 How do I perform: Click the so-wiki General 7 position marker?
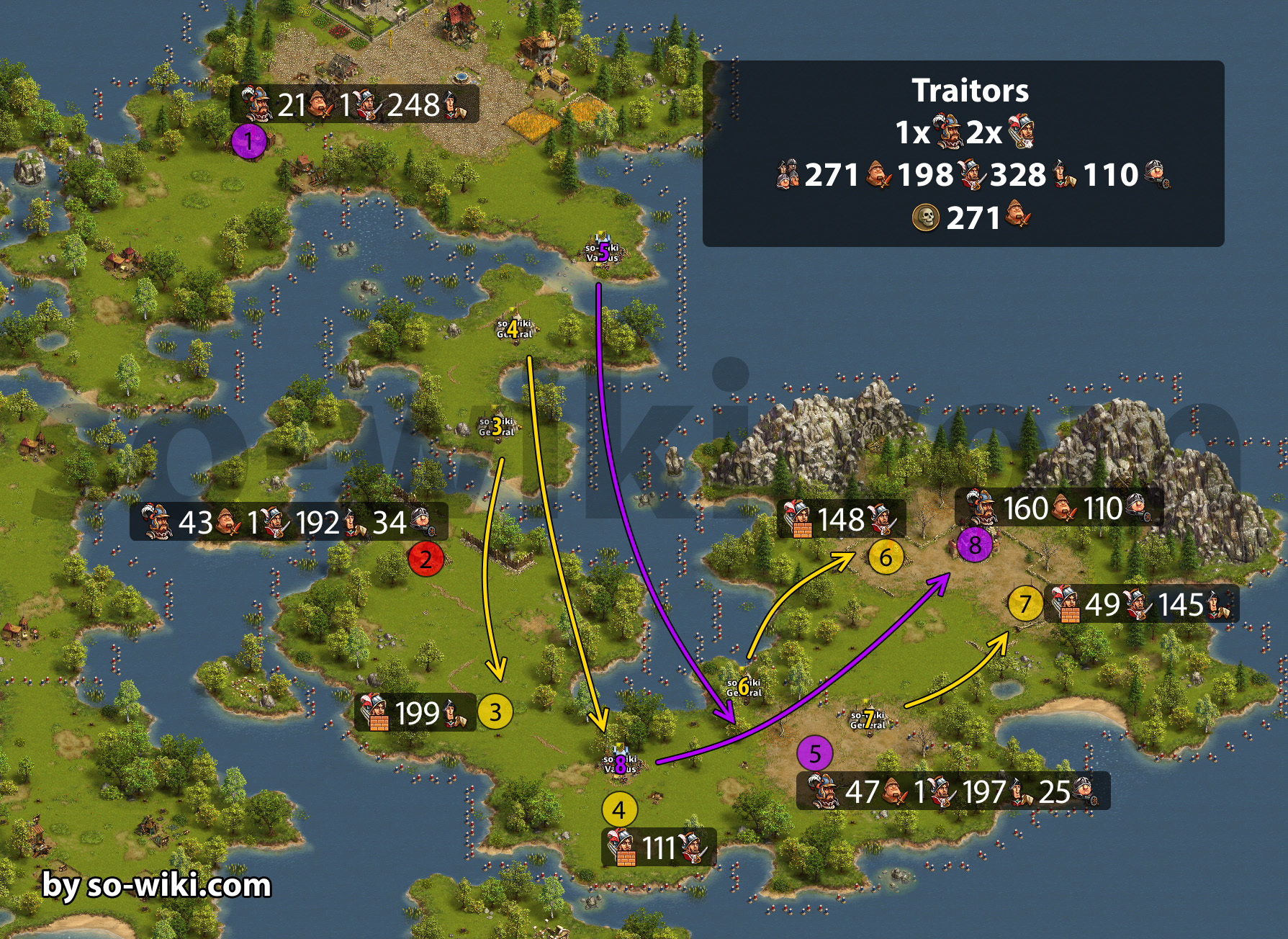[x=868, y=719]
